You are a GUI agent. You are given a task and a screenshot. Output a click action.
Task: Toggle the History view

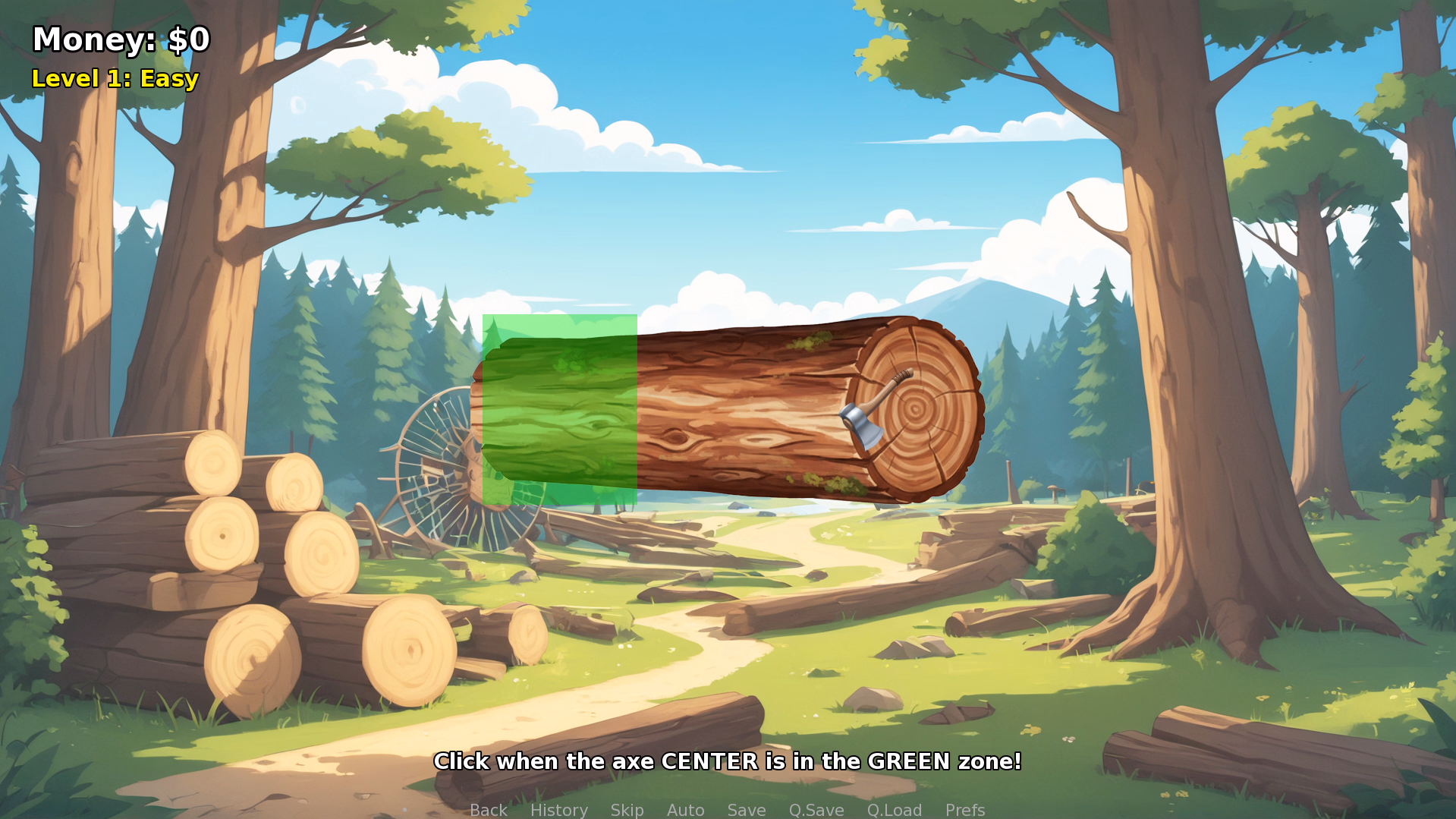(x=559, y=809)
